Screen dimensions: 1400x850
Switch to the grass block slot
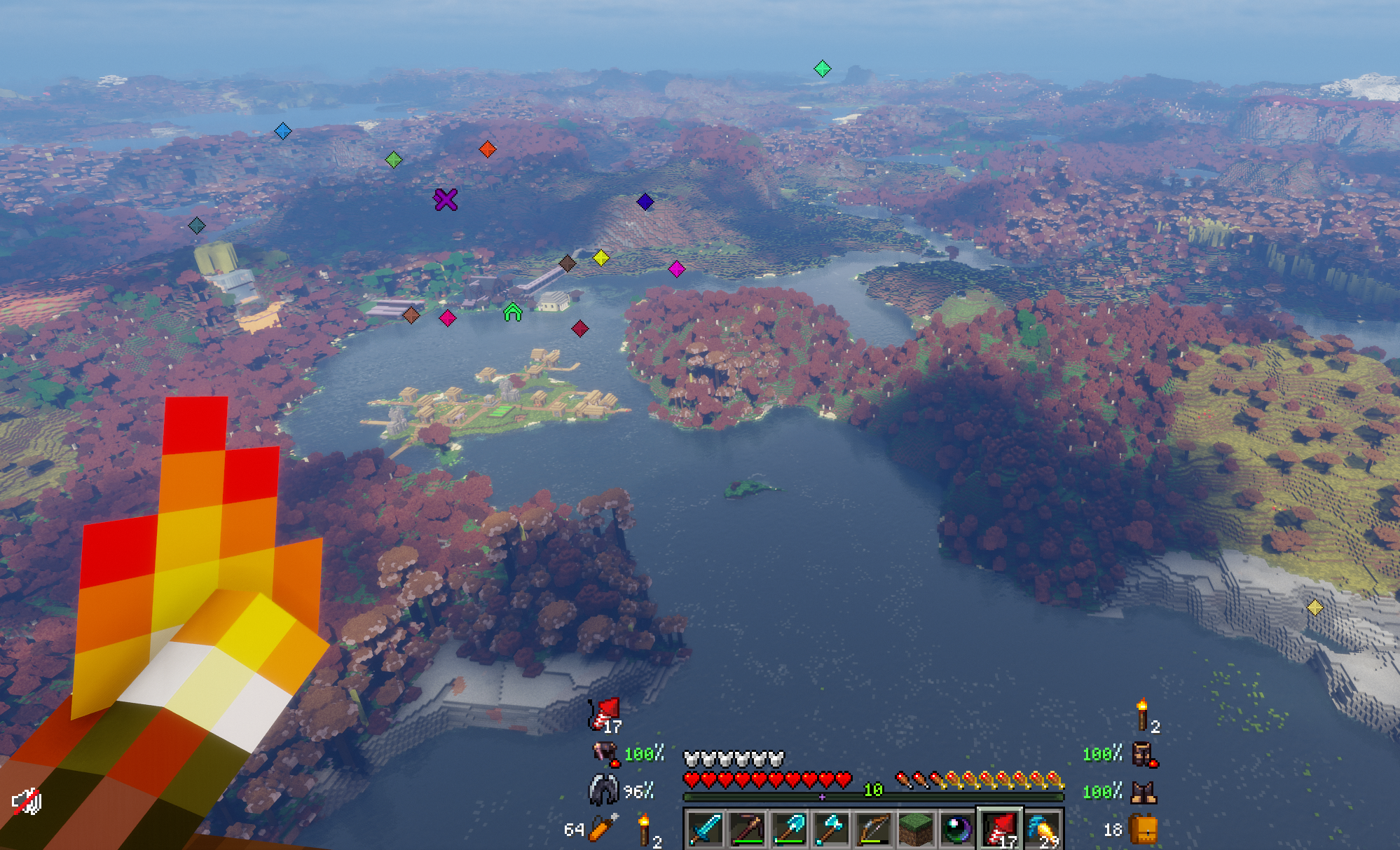click(x=916, y=829)
